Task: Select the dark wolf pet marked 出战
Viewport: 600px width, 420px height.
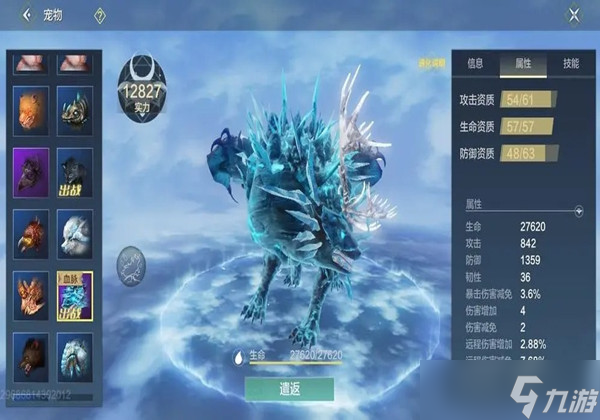Action: point(75,170)
